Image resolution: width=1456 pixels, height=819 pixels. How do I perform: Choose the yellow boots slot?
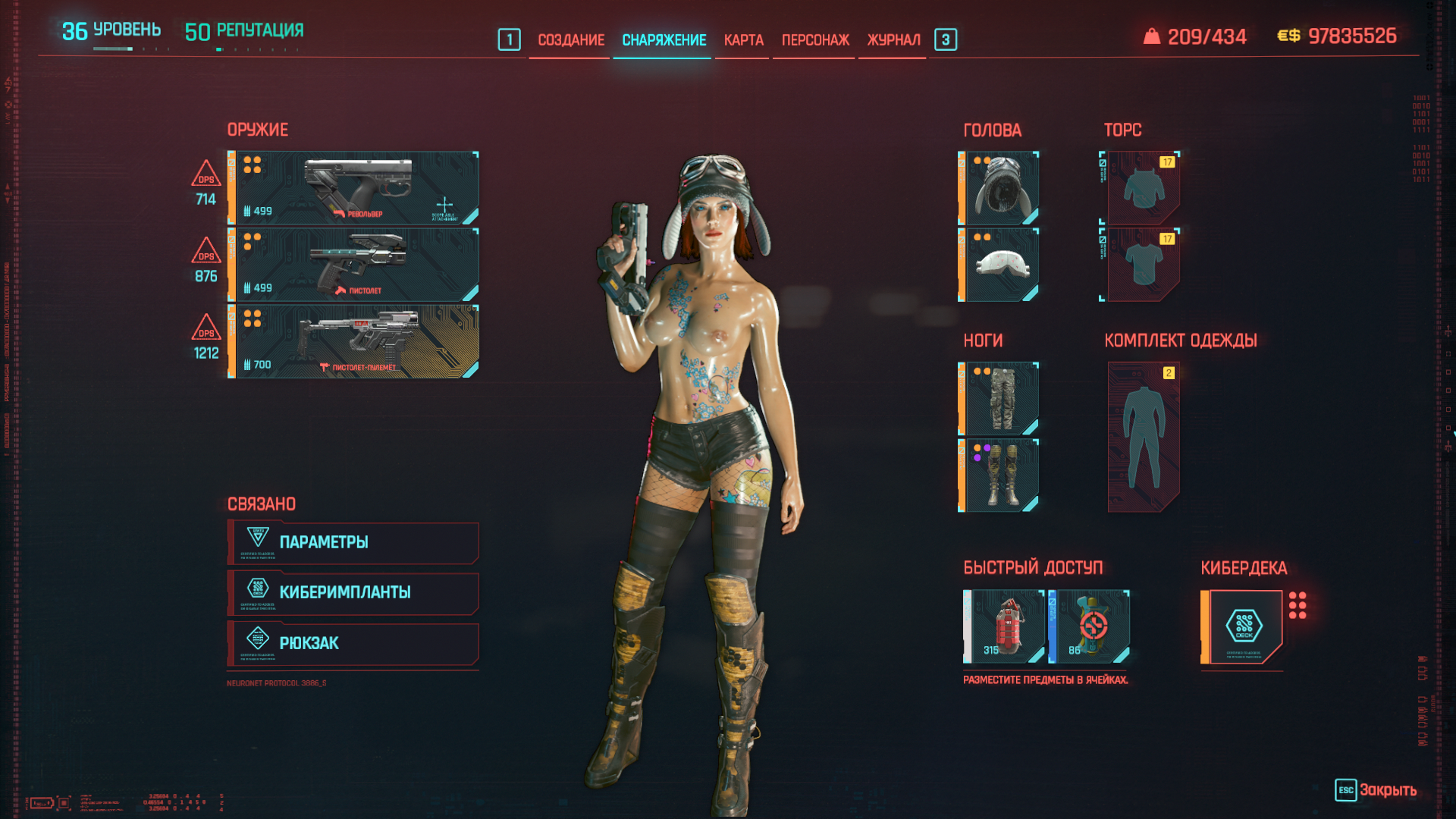click(x=1001, y=475)
